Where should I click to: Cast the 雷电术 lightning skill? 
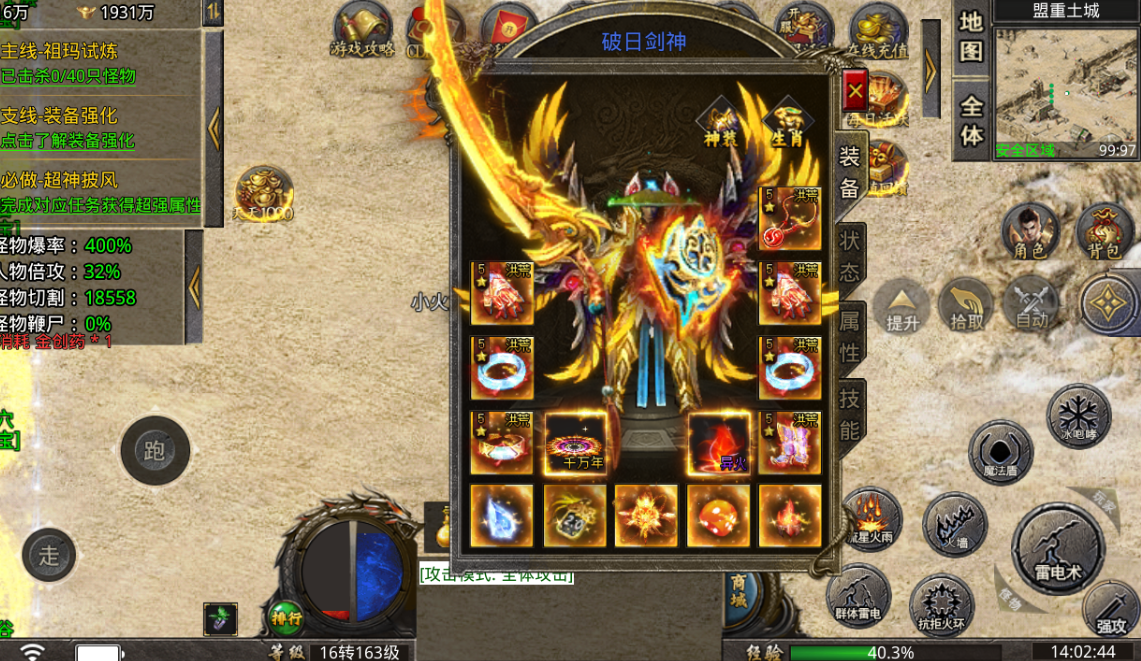coord(1059,549)
